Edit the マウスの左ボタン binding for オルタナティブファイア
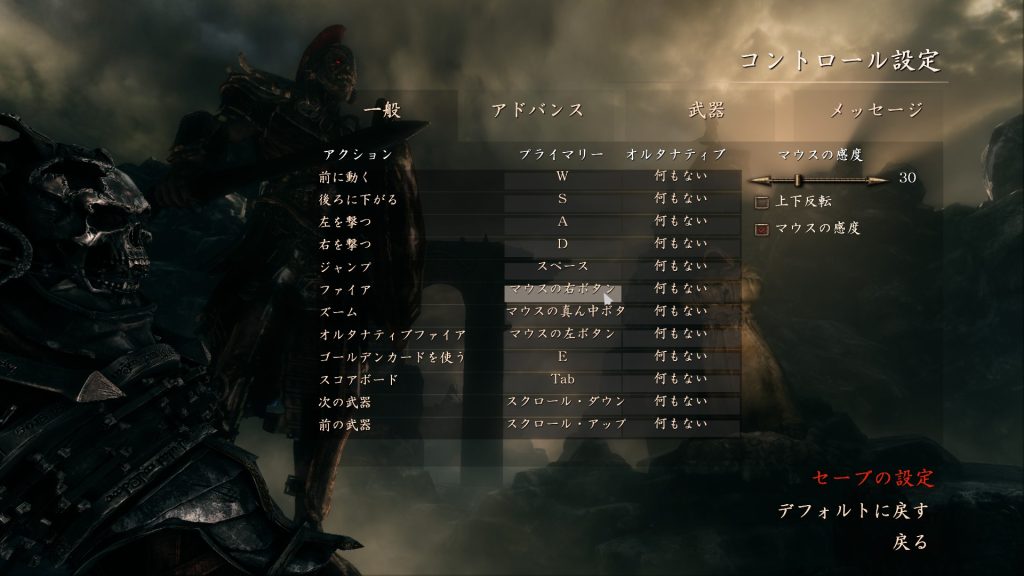Viewport: 1024px width, 576px height. click(x=562, y=334)
